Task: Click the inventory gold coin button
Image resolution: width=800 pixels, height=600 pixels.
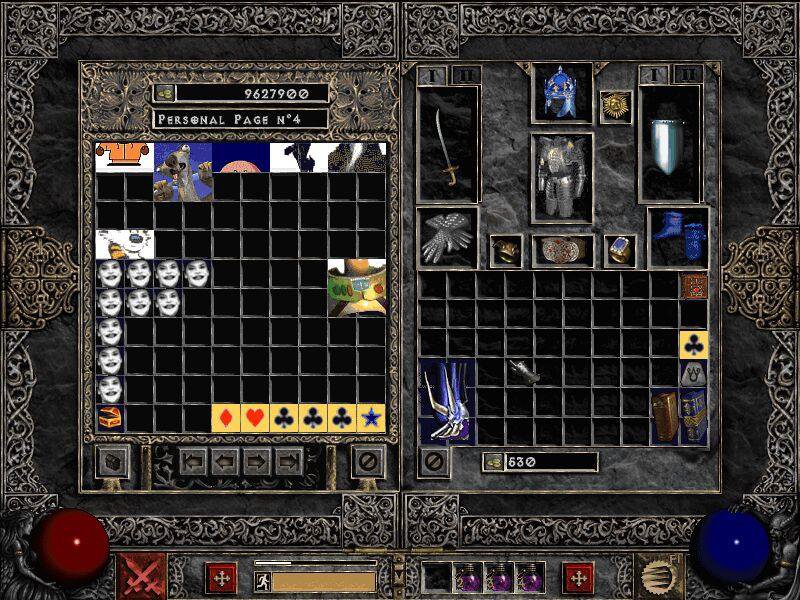Action: click(x=493, y=462)
